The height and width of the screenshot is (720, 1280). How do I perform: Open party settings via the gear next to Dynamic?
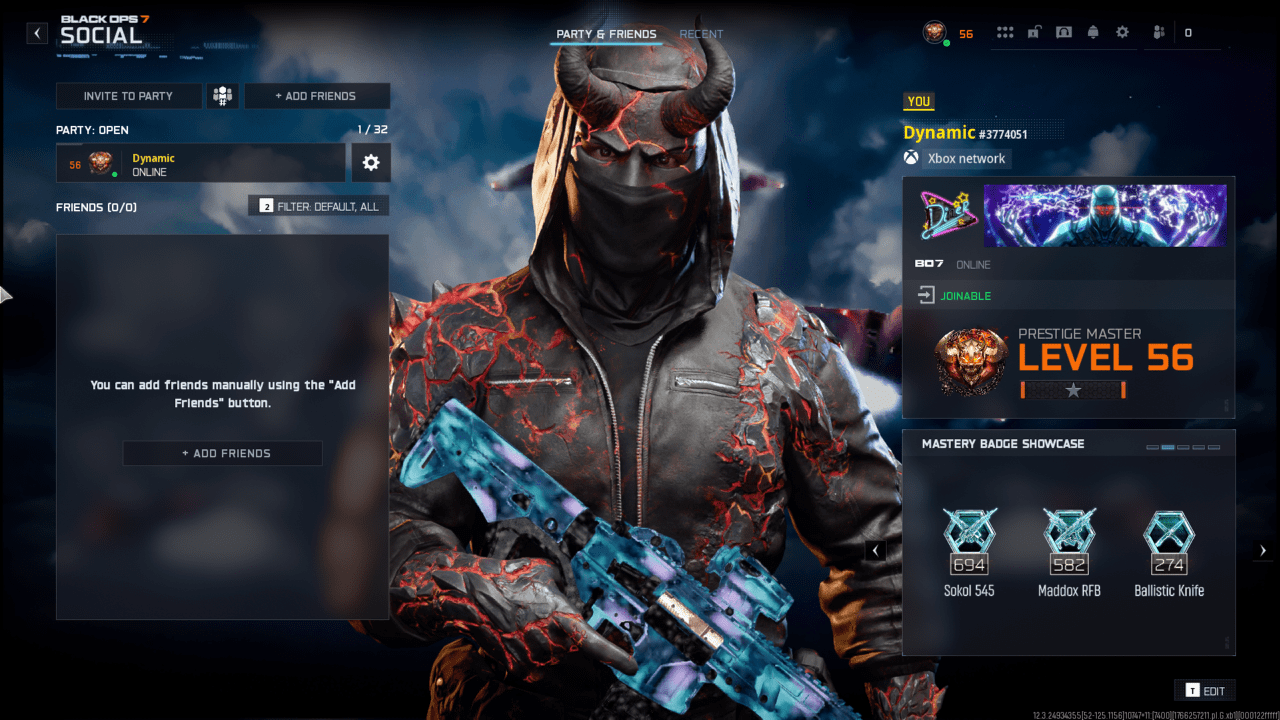point(371,162)
